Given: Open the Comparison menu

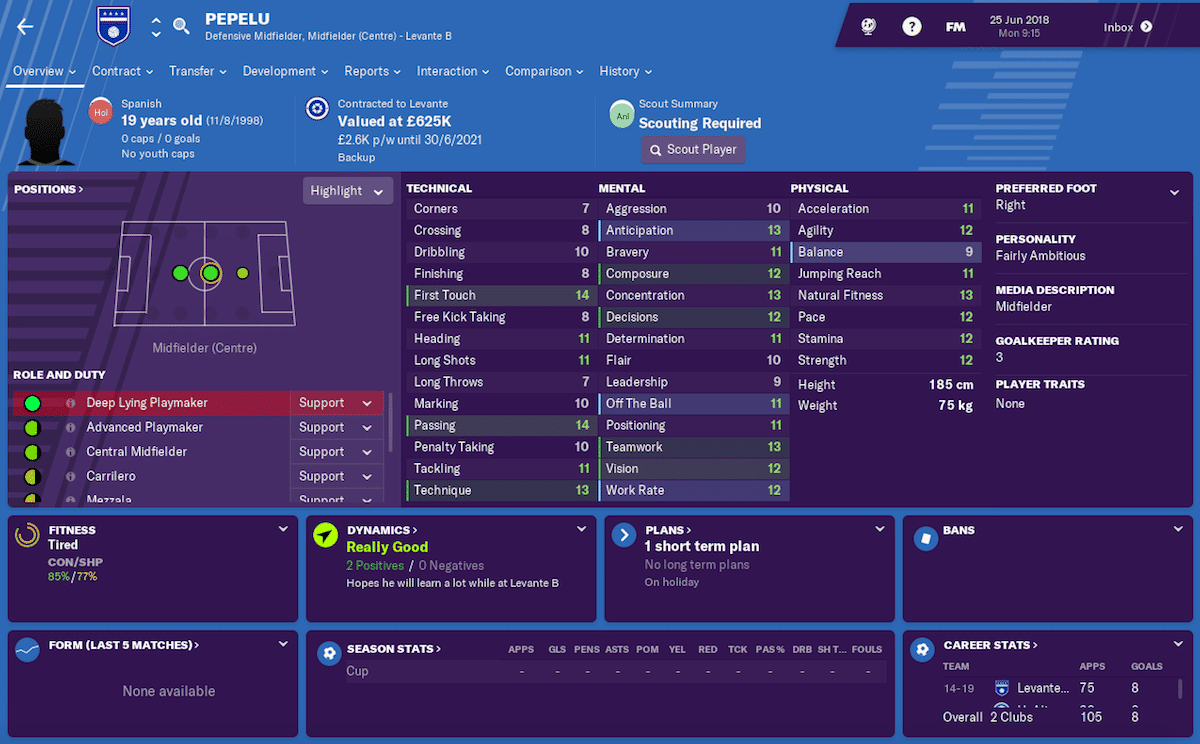Looking at the screenshot, I should pos(544,71).
